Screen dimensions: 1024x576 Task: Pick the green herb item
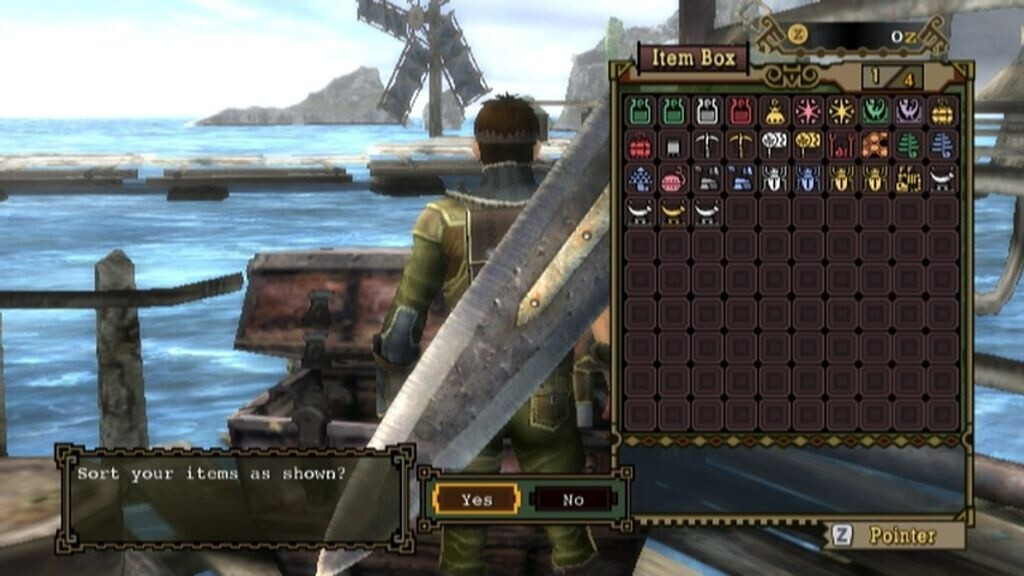click(909, 145)
